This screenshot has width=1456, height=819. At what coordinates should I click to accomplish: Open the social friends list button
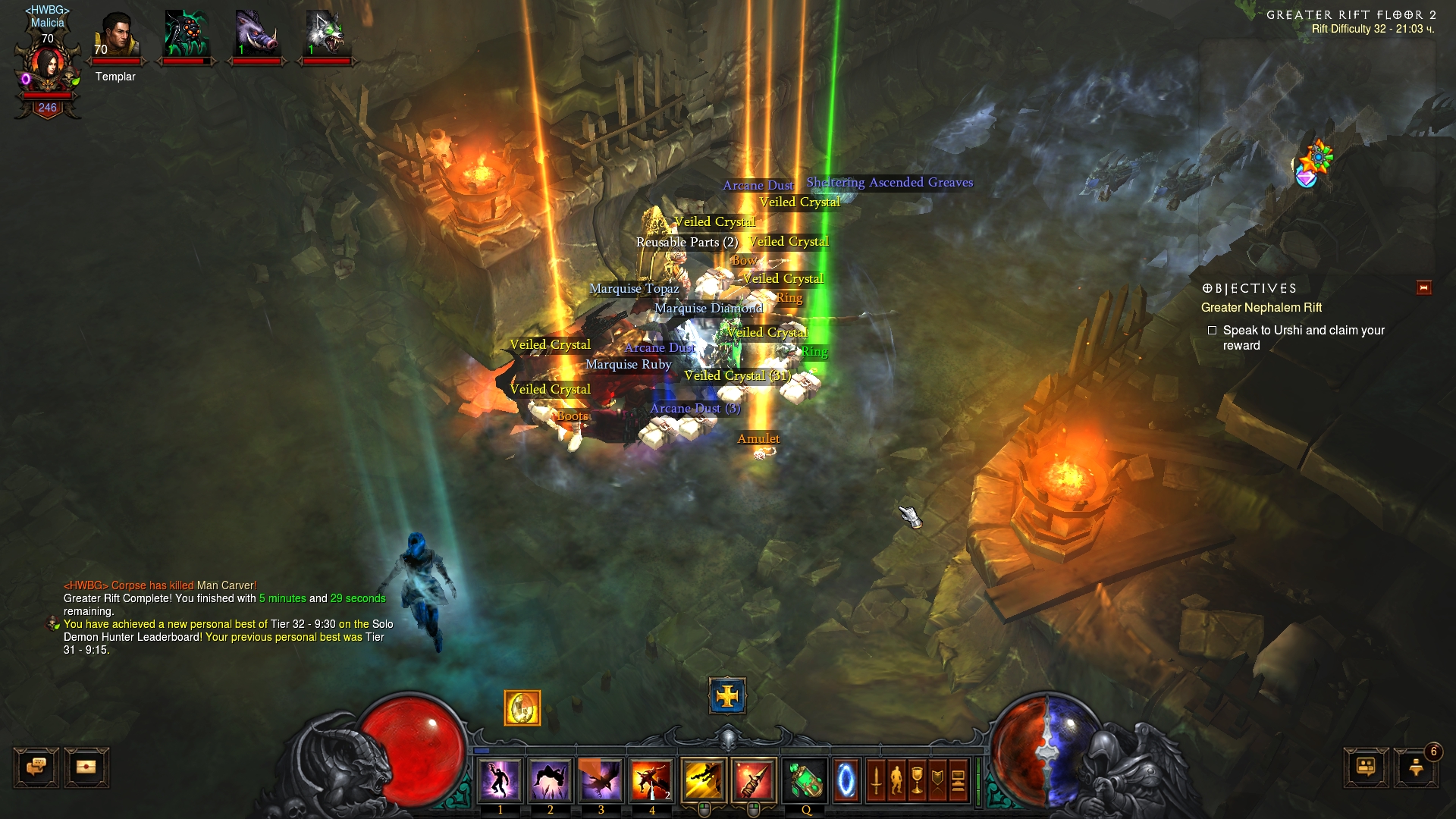tap(1366, 767)
